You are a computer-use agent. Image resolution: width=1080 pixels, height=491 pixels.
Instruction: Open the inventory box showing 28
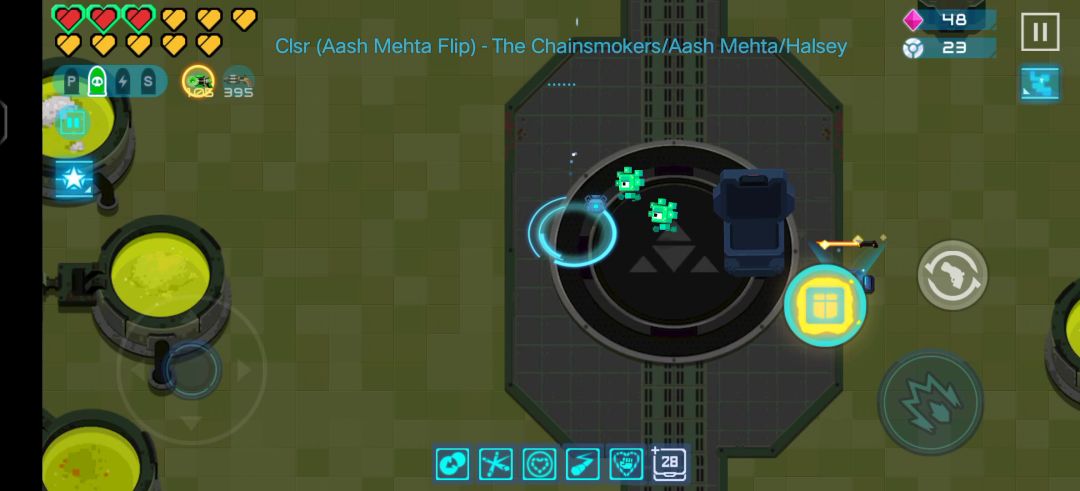(x=669, y=463)
